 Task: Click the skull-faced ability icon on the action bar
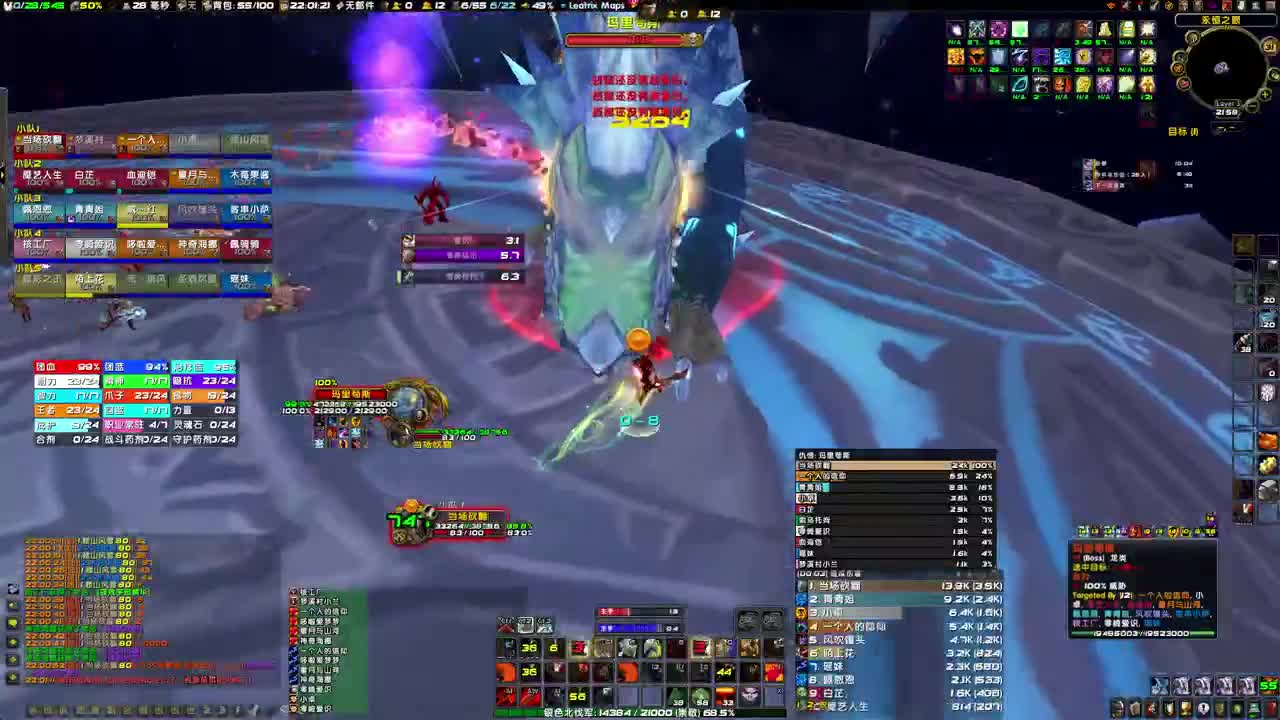tap(751, 695)
